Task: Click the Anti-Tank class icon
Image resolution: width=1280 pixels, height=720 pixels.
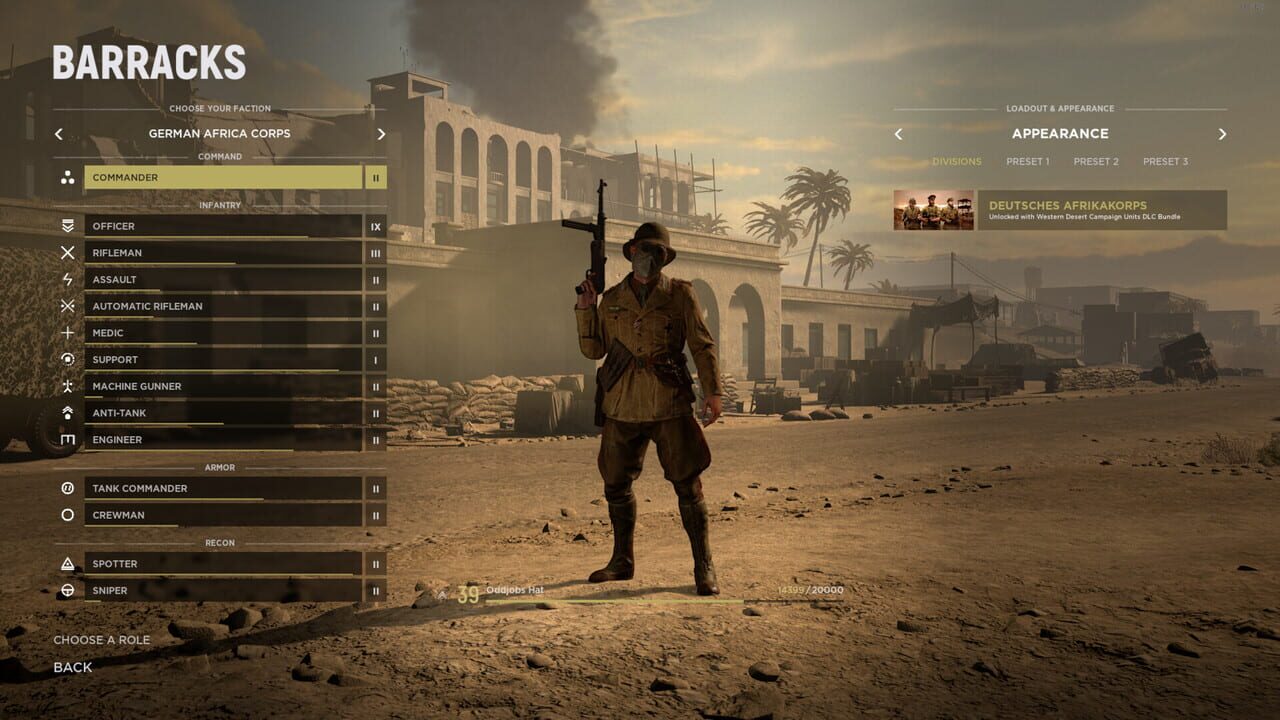Action: pyautogui.click(x=67, y=413)
